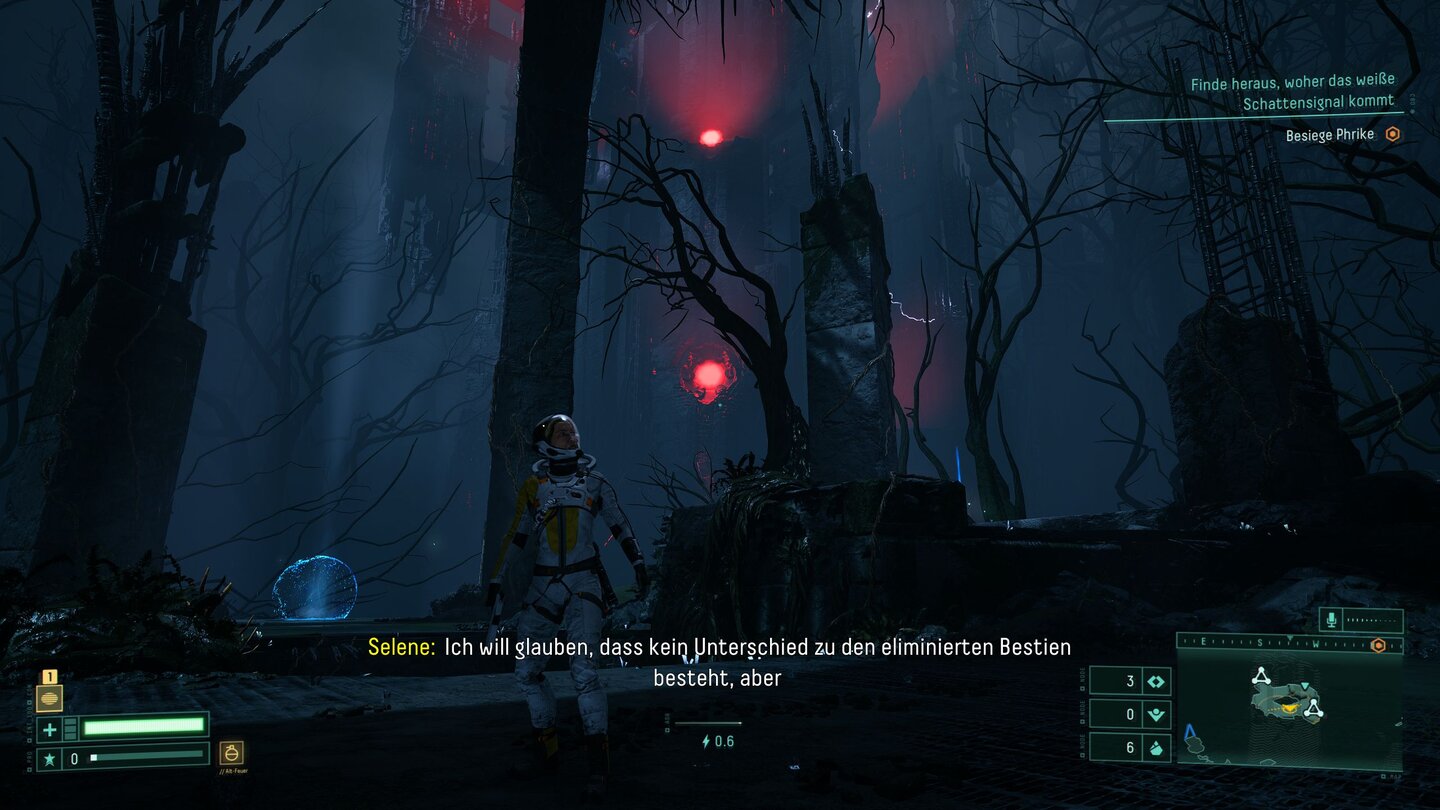1440x810 pixels.
Task: Click the 'Besiege Phrike' objective text
Action: click(x=1329, y=134)
